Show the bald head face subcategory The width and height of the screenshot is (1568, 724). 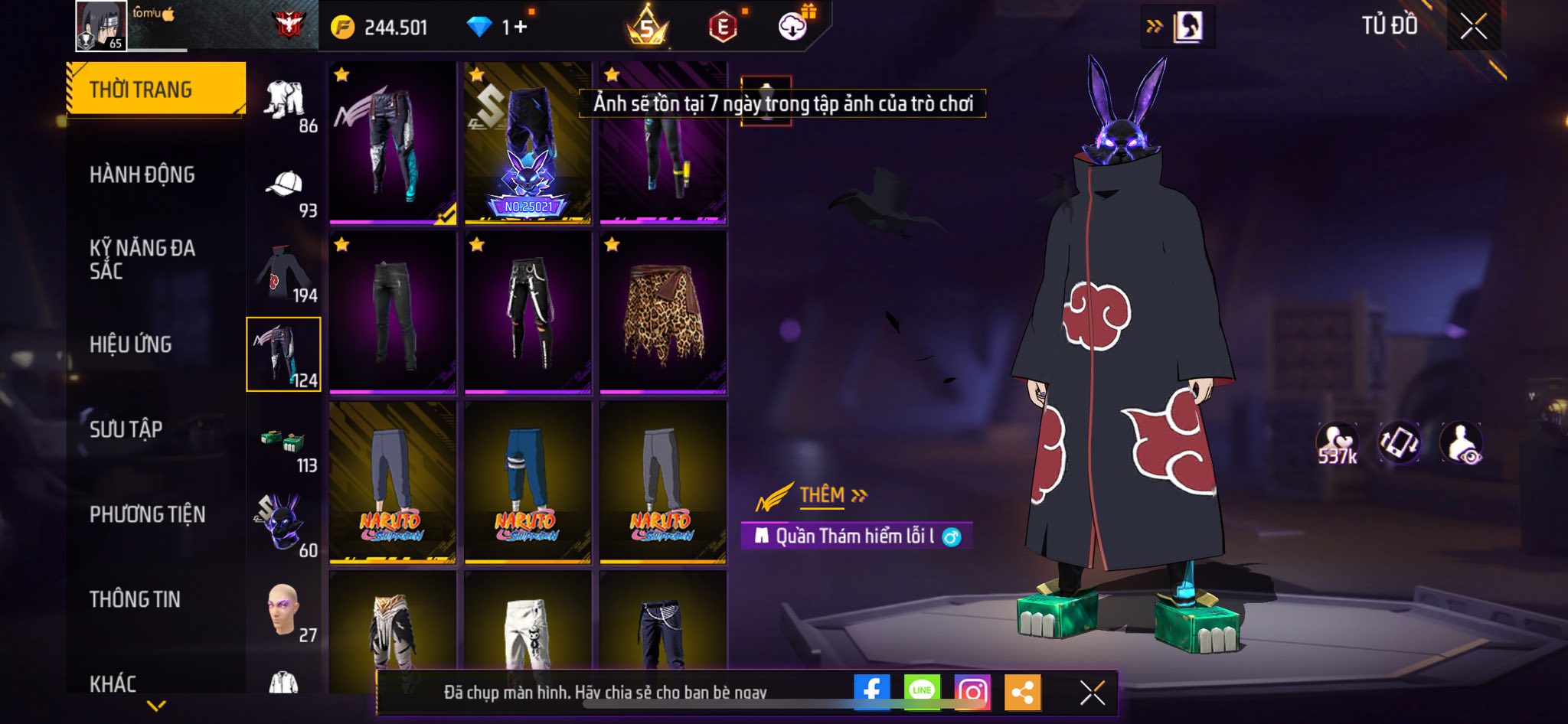click(284, 612)
